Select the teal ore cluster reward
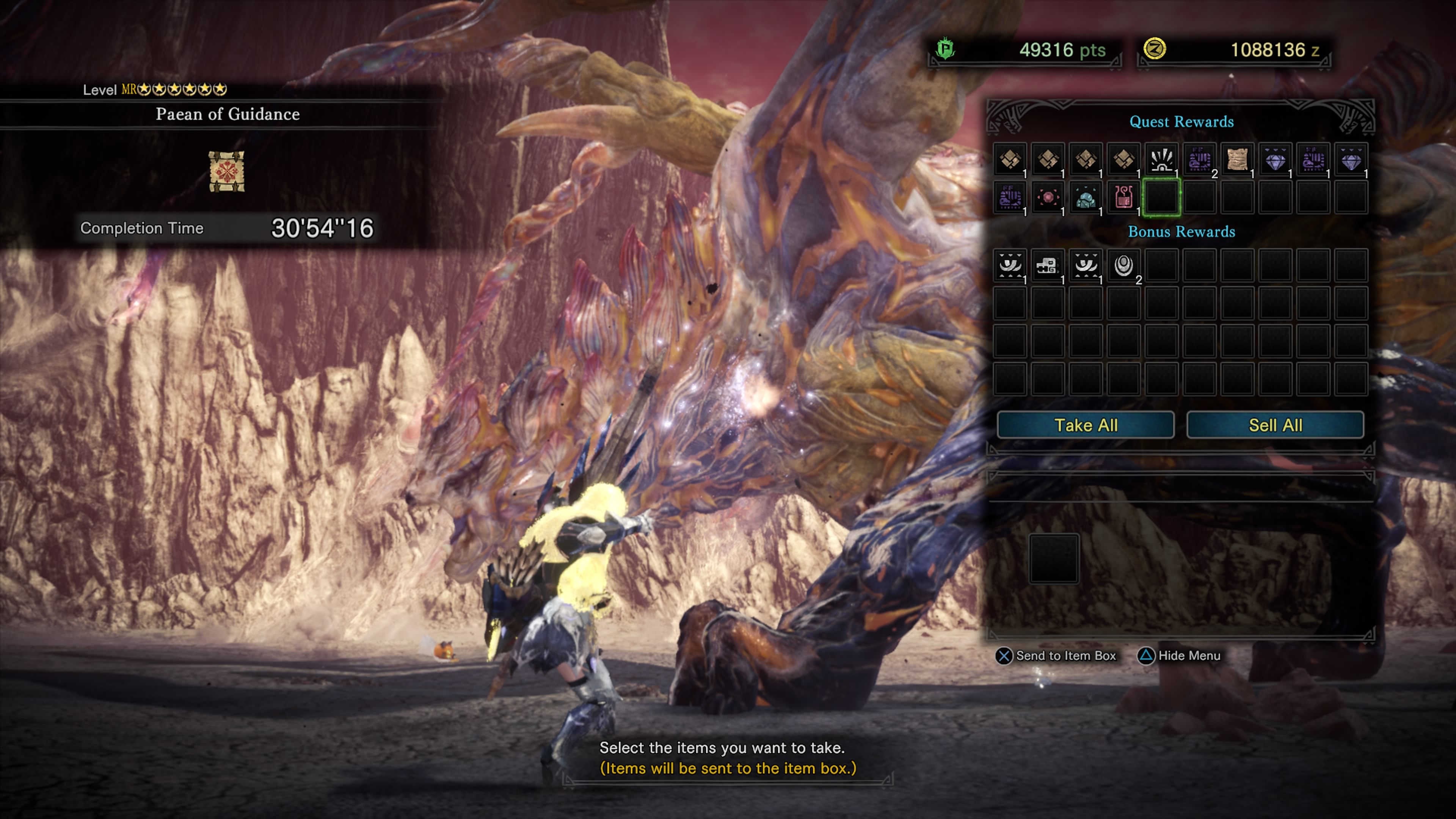This screenshot has width=1456, height=819. (x=1085, y=198)
